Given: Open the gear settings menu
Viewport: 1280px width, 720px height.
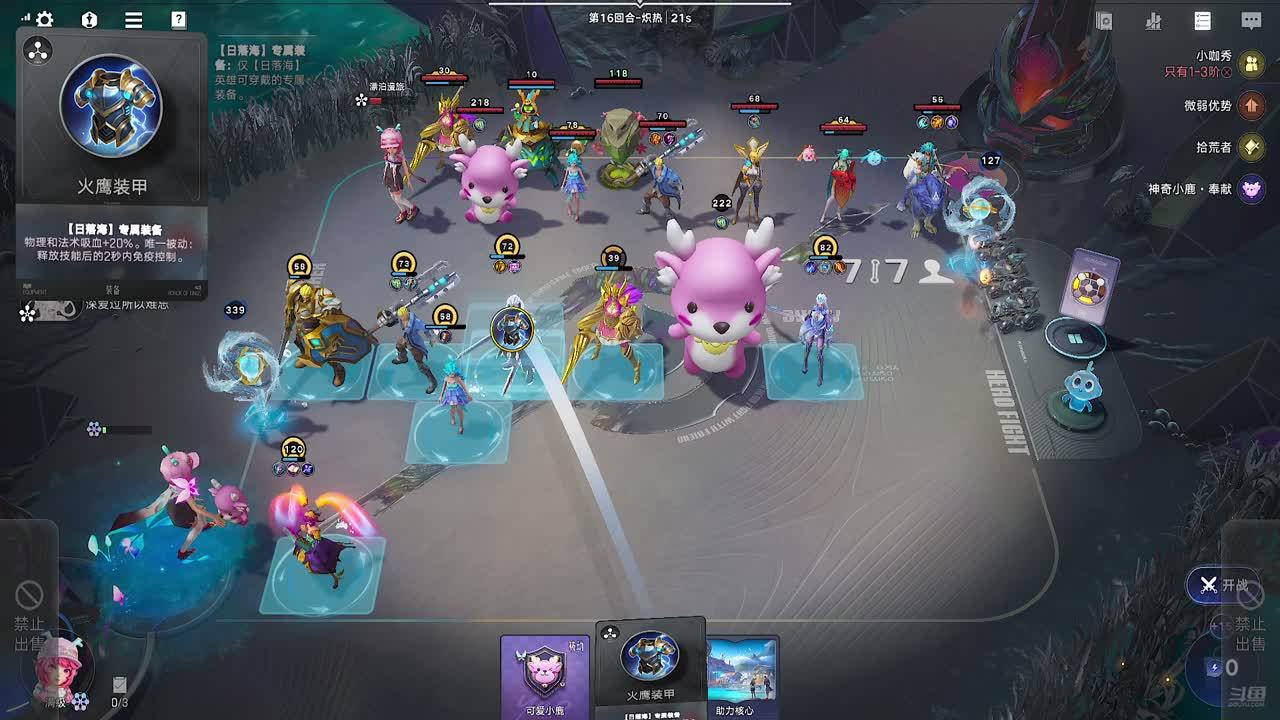Looking at the screenshot, I should tap(45, 20).
